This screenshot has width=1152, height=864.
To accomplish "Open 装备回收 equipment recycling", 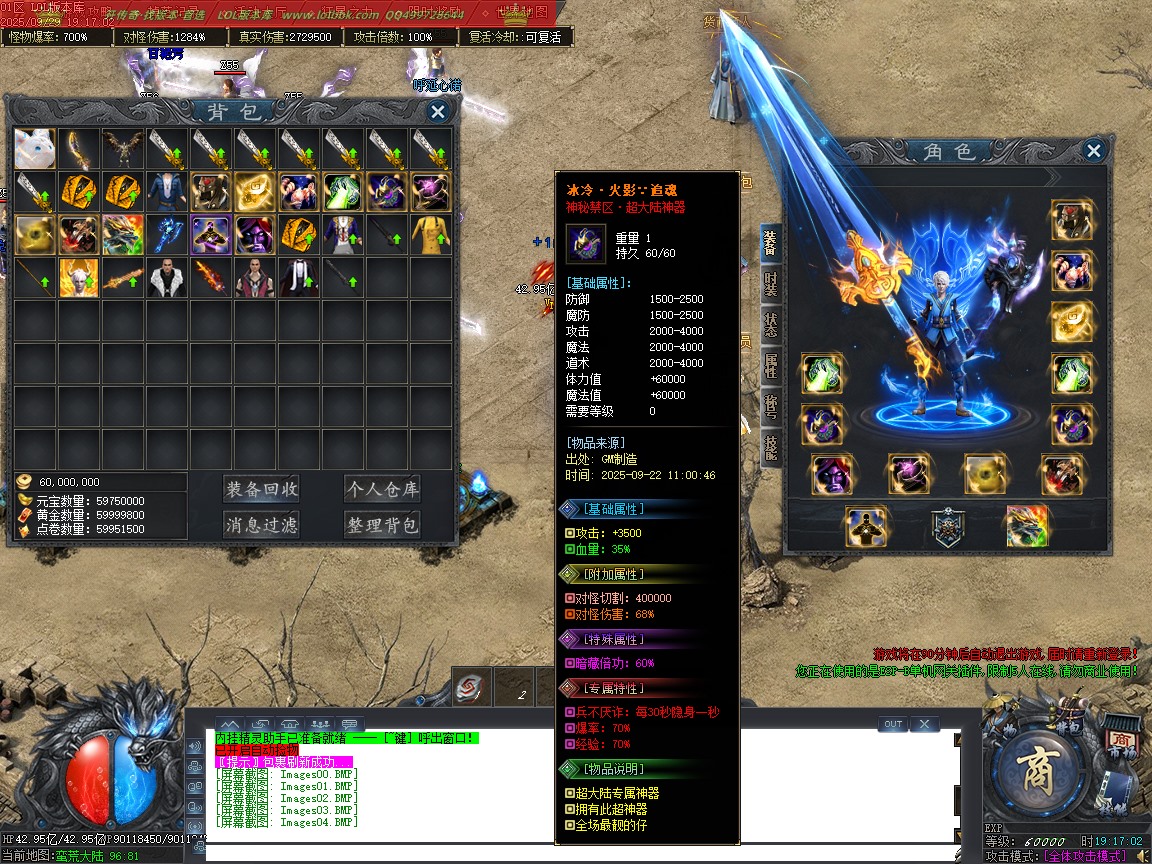I will [x=261, y=489].
